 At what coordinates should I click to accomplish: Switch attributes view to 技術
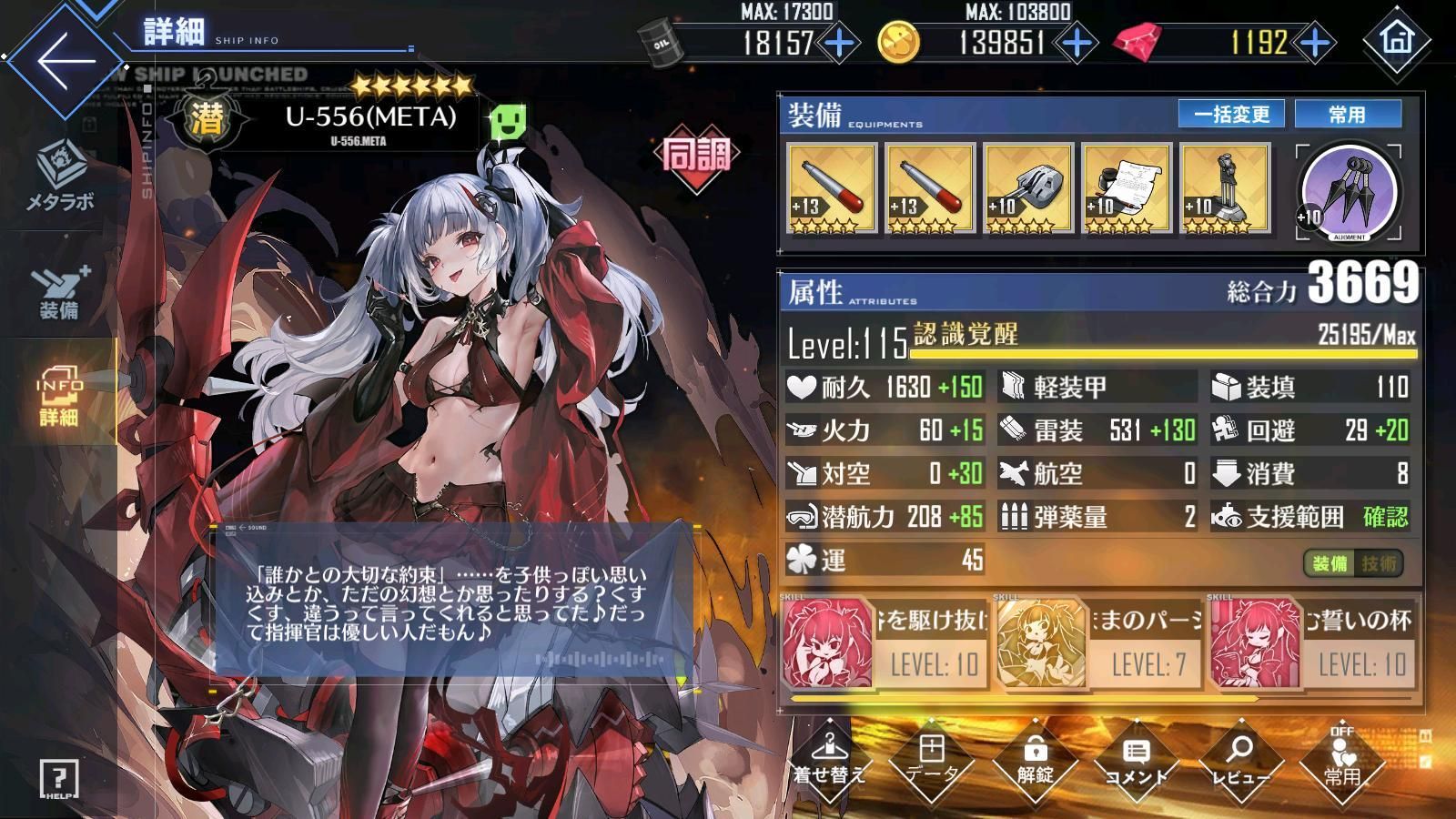coord(1377,562)
